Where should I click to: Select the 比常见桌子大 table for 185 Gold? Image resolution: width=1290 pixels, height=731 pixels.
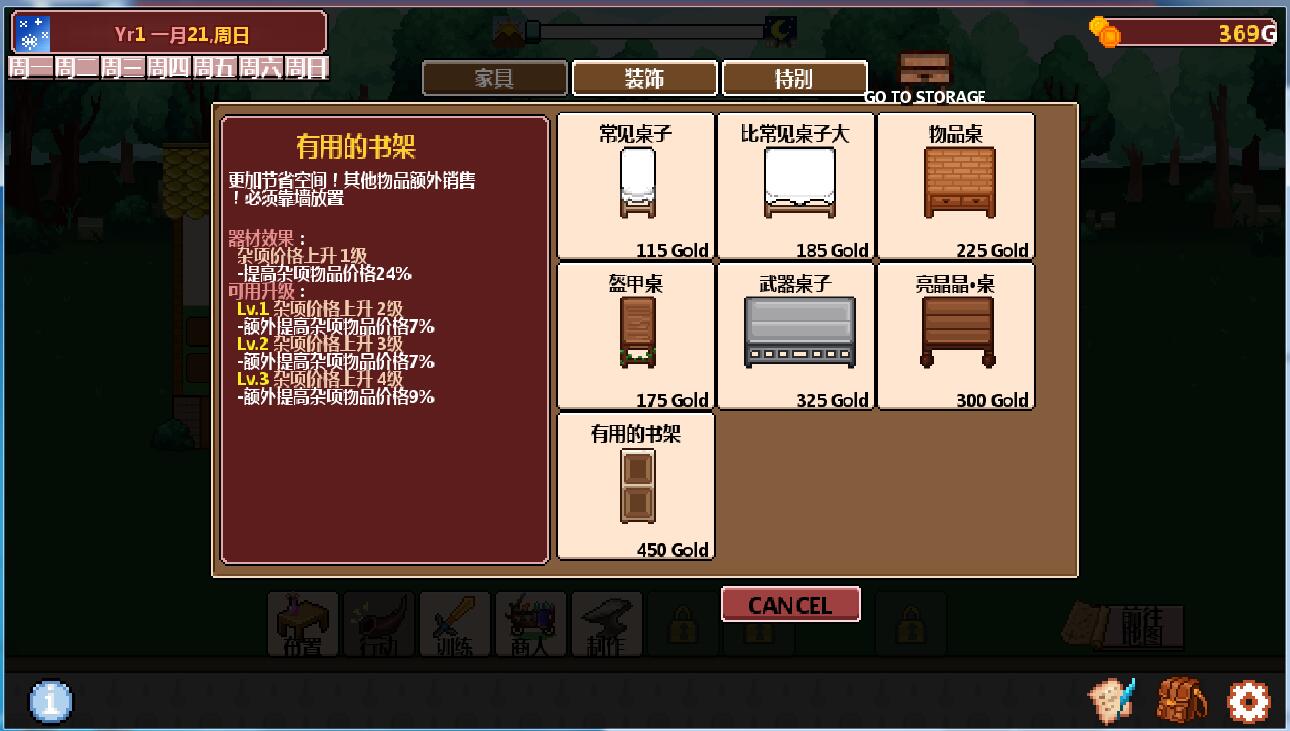coord(796,186)
